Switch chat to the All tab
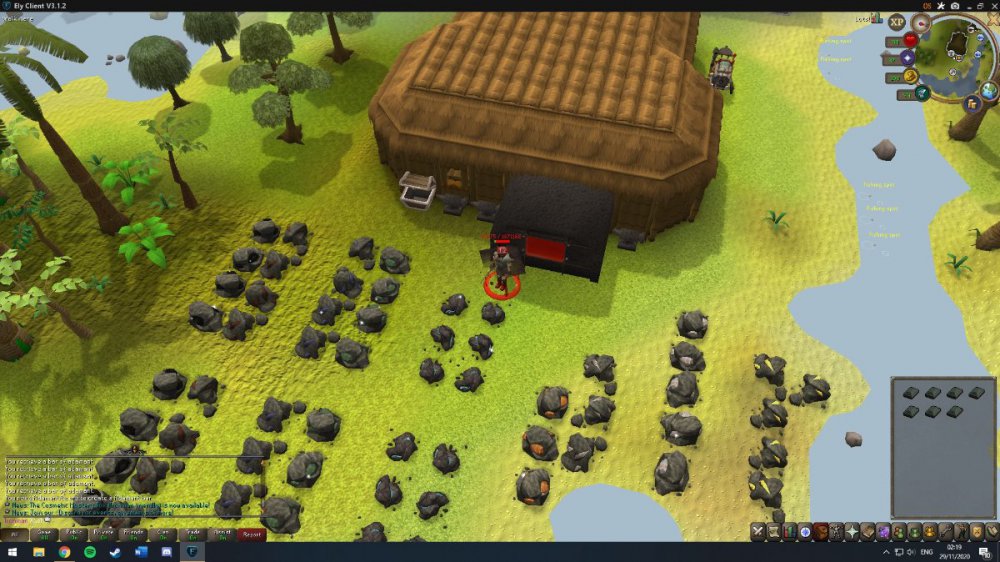 click(x=15, y=534)
